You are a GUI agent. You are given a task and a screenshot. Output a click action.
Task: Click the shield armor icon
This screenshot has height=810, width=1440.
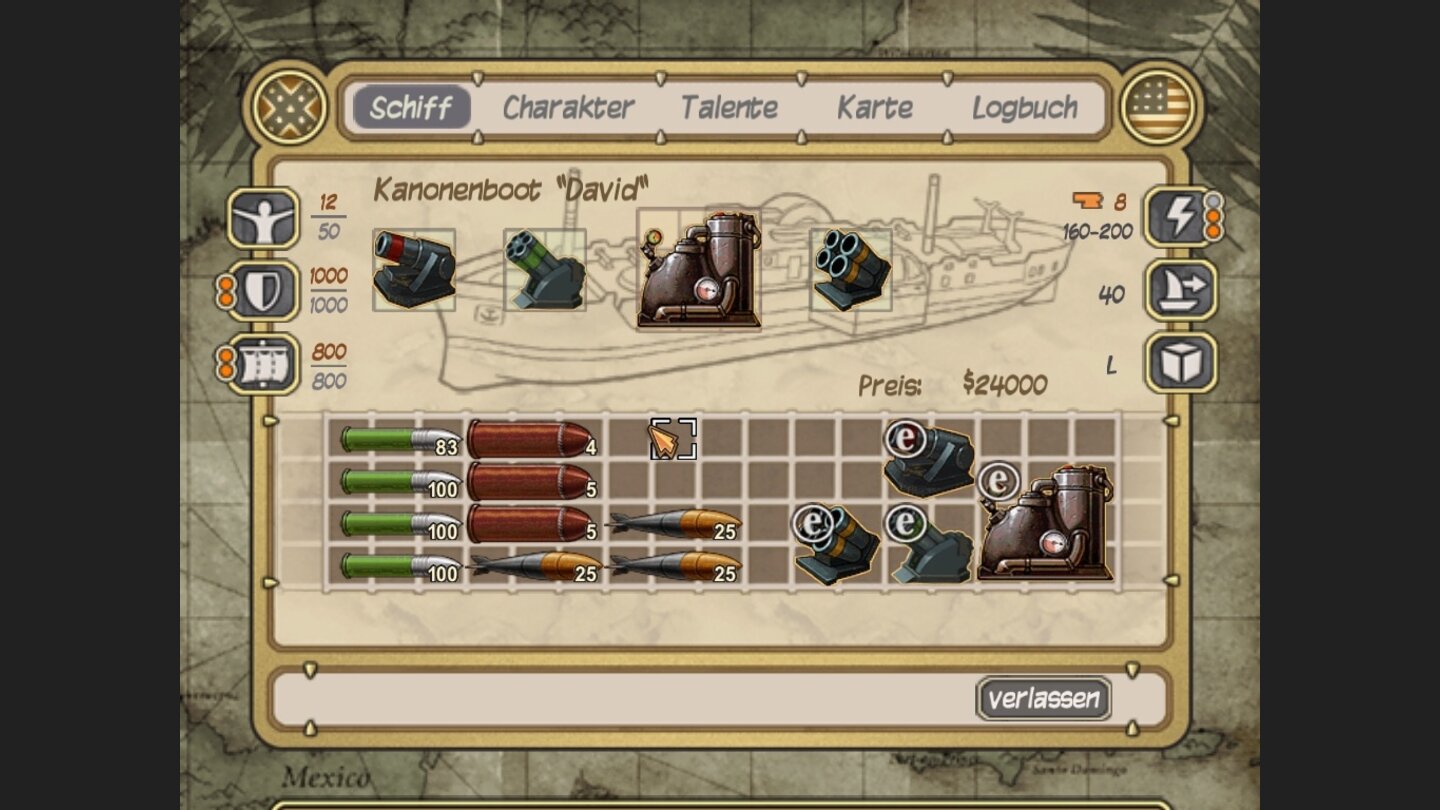click(x=262, y=289)
